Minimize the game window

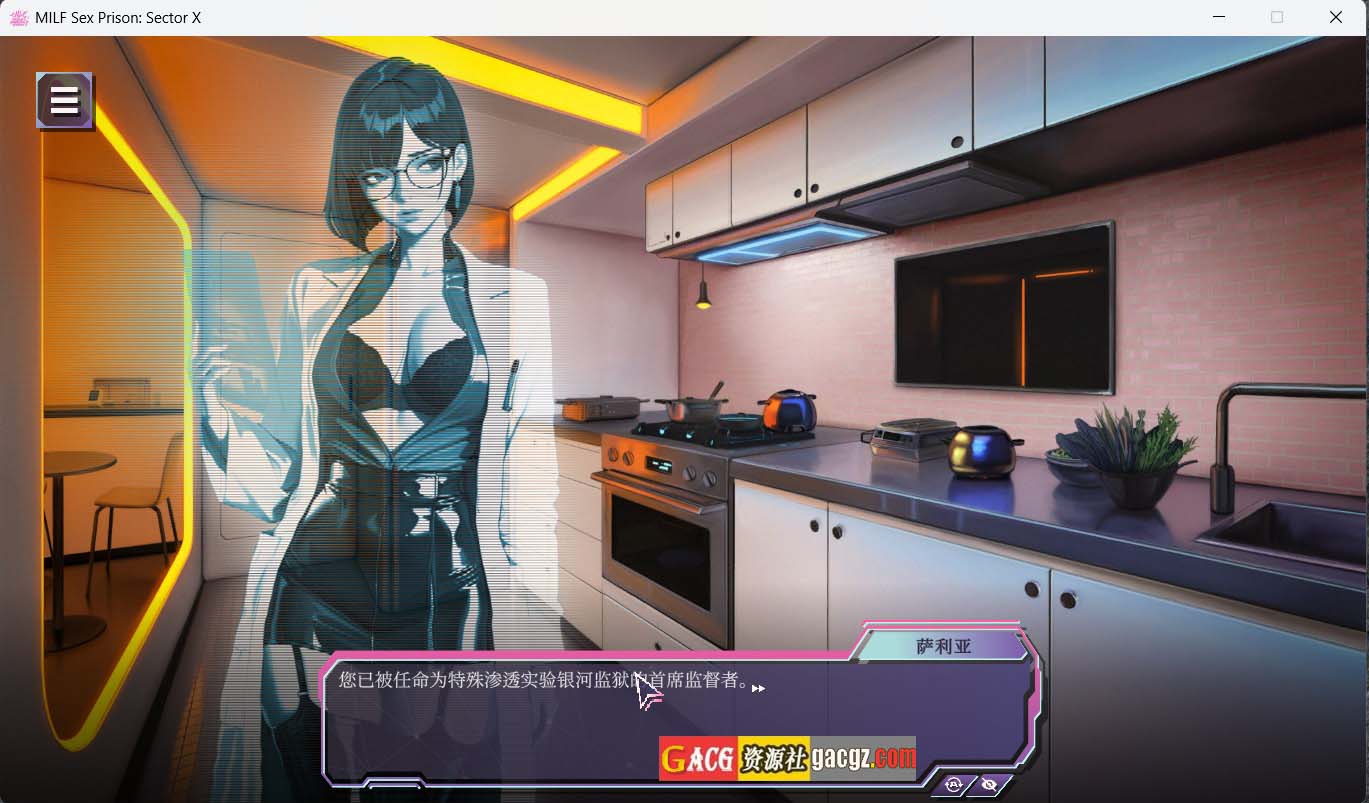pyautogui.click(x=1219, y=17)
